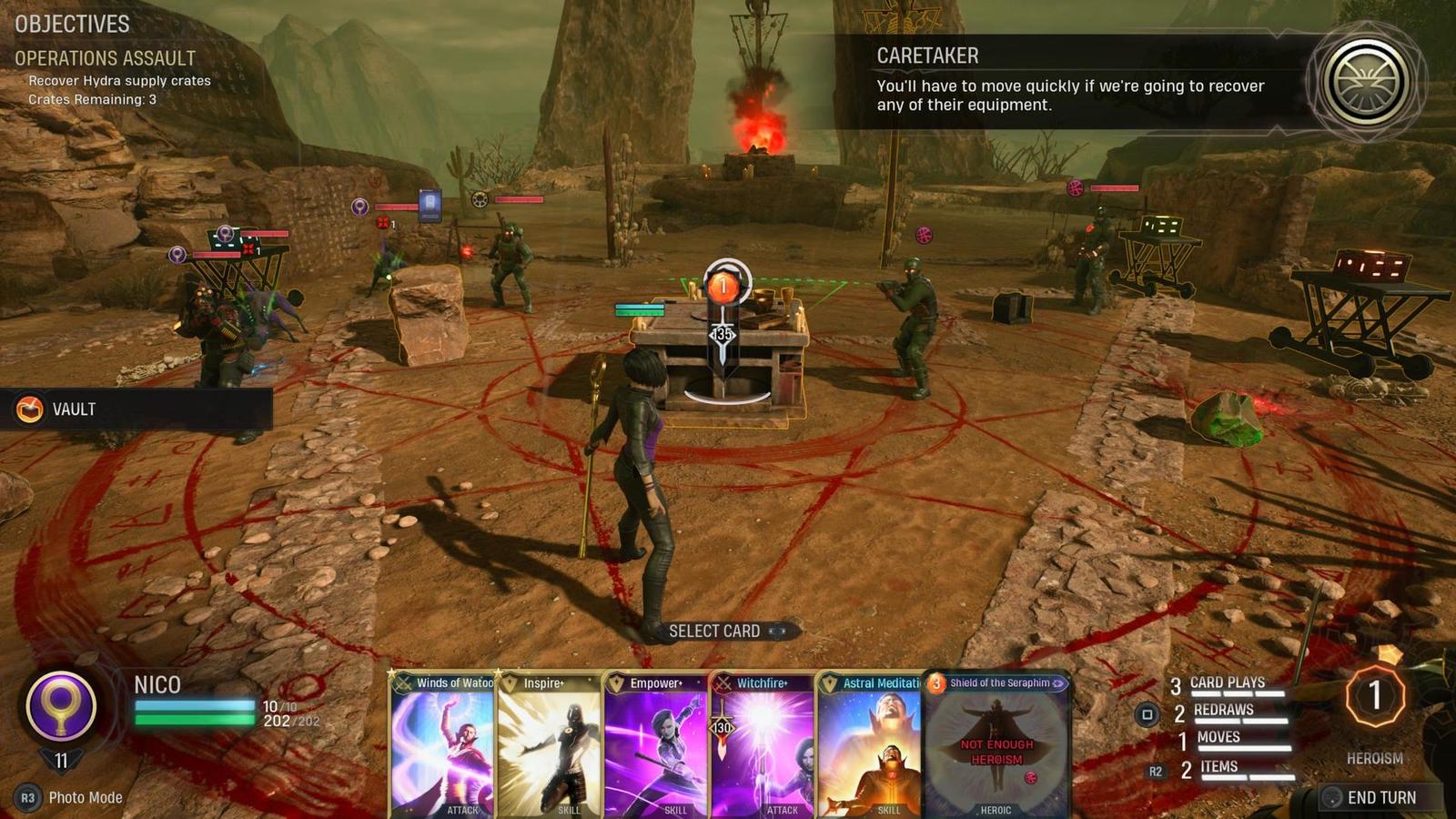The width and height of the screenshot is (1456, 819).
Task: End the current turn
Action: pos(1380,797)
